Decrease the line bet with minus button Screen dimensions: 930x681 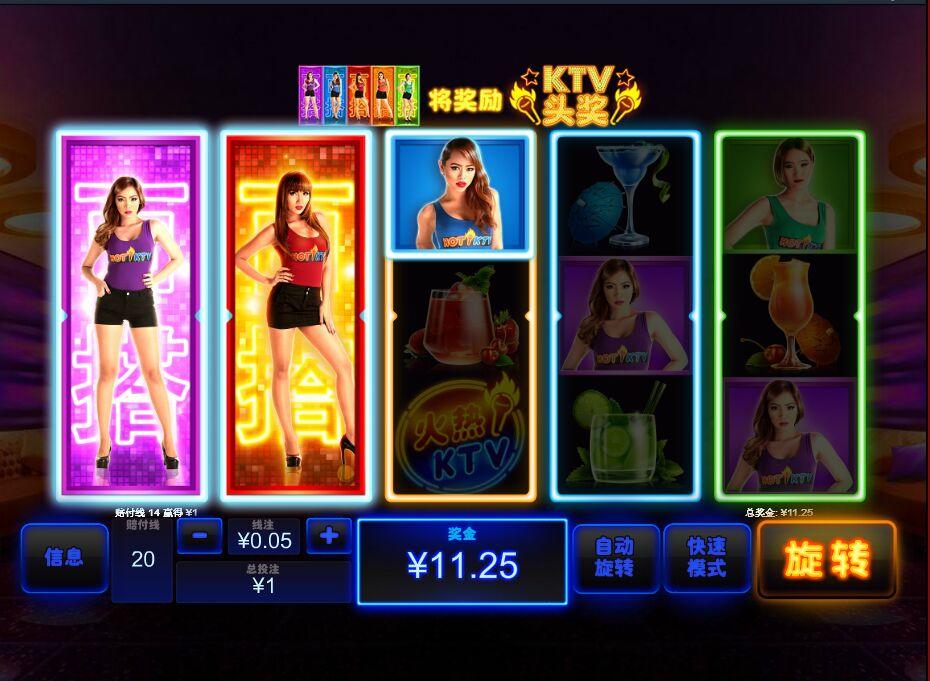tap(199, 536)
